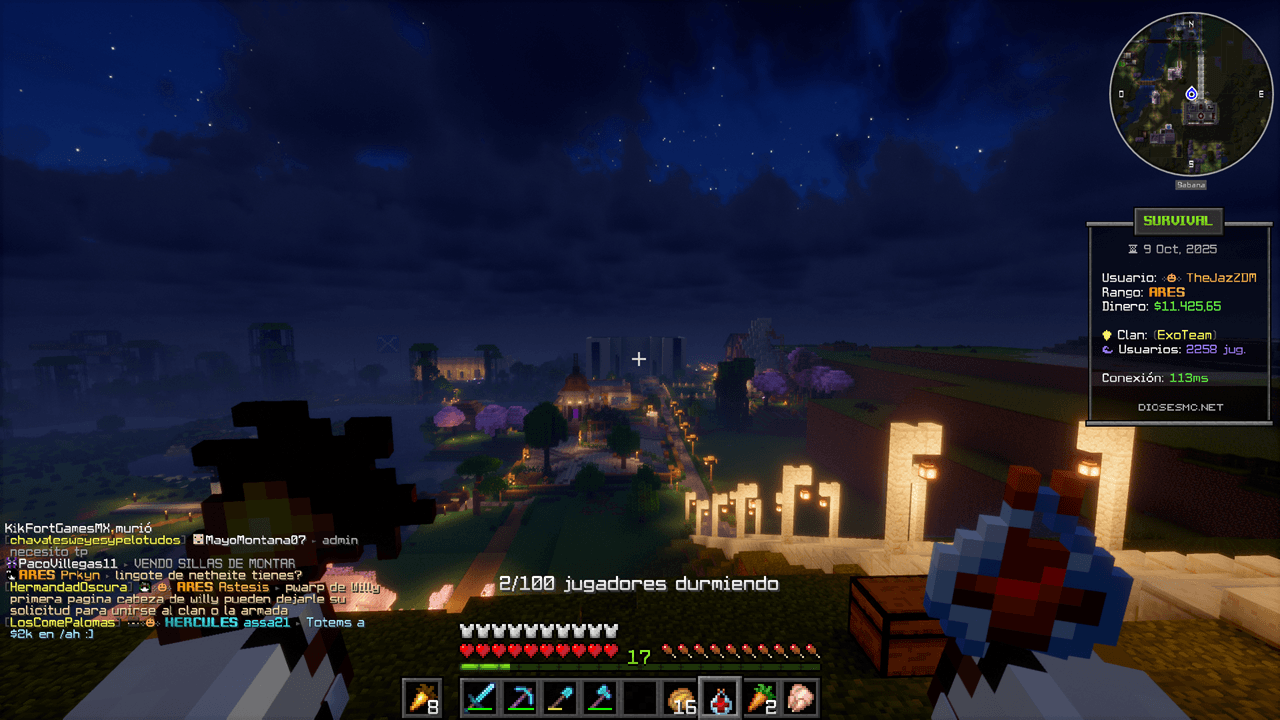Open the minimap in the top-right corner
This screenshot has height=720, width=1280.
1190,95
